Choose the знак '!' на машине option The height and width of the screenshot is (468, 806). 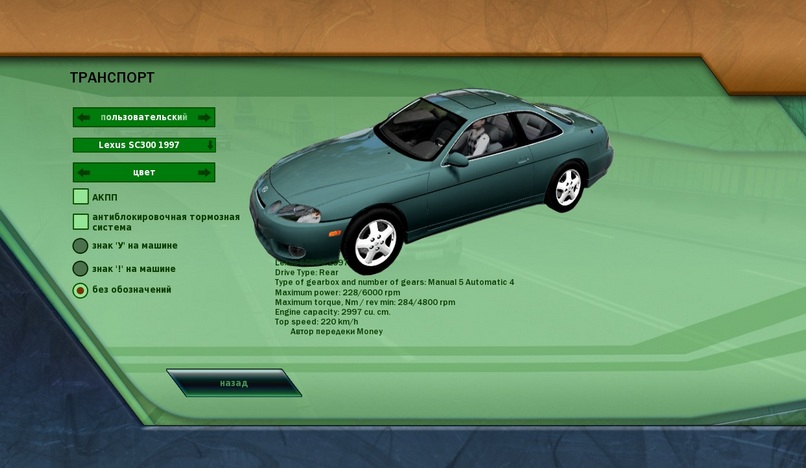pos(80,269)
